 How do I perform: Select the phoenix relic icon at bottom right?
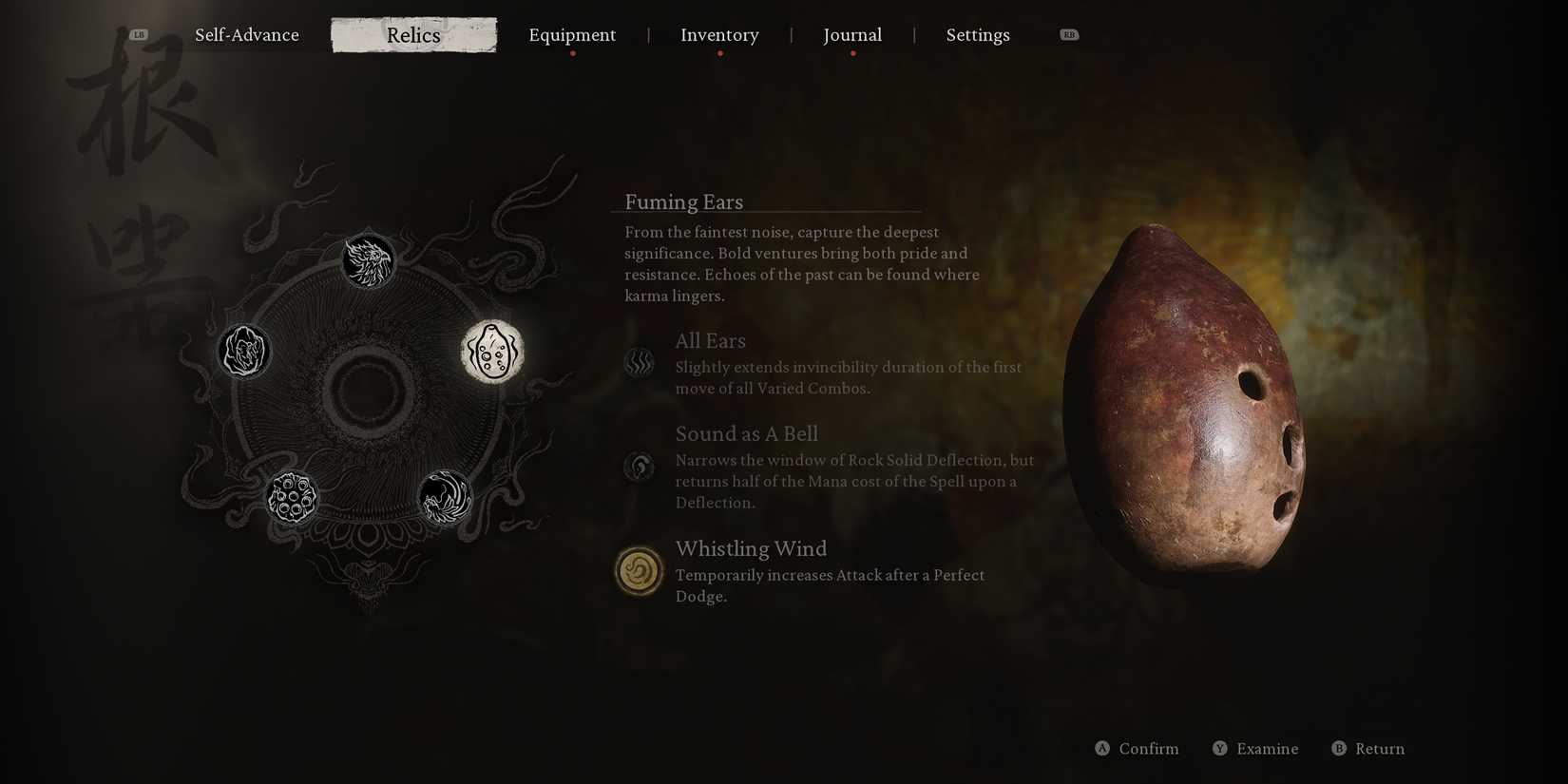(x=444, y=497)
